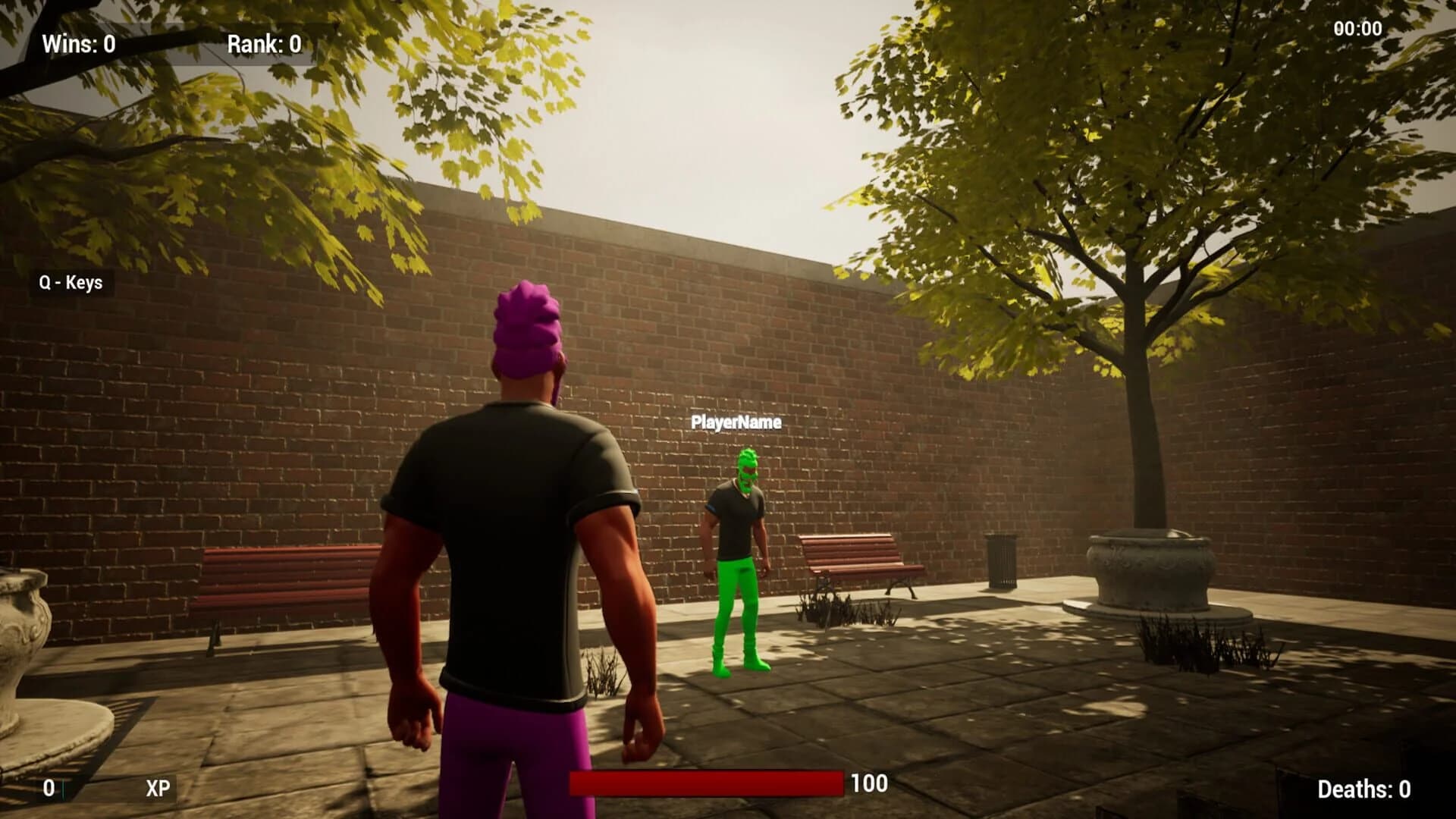This screenshot has width=1456, height=819.
Task: Select the PlayerName nameplate
Action: point(737,423)
